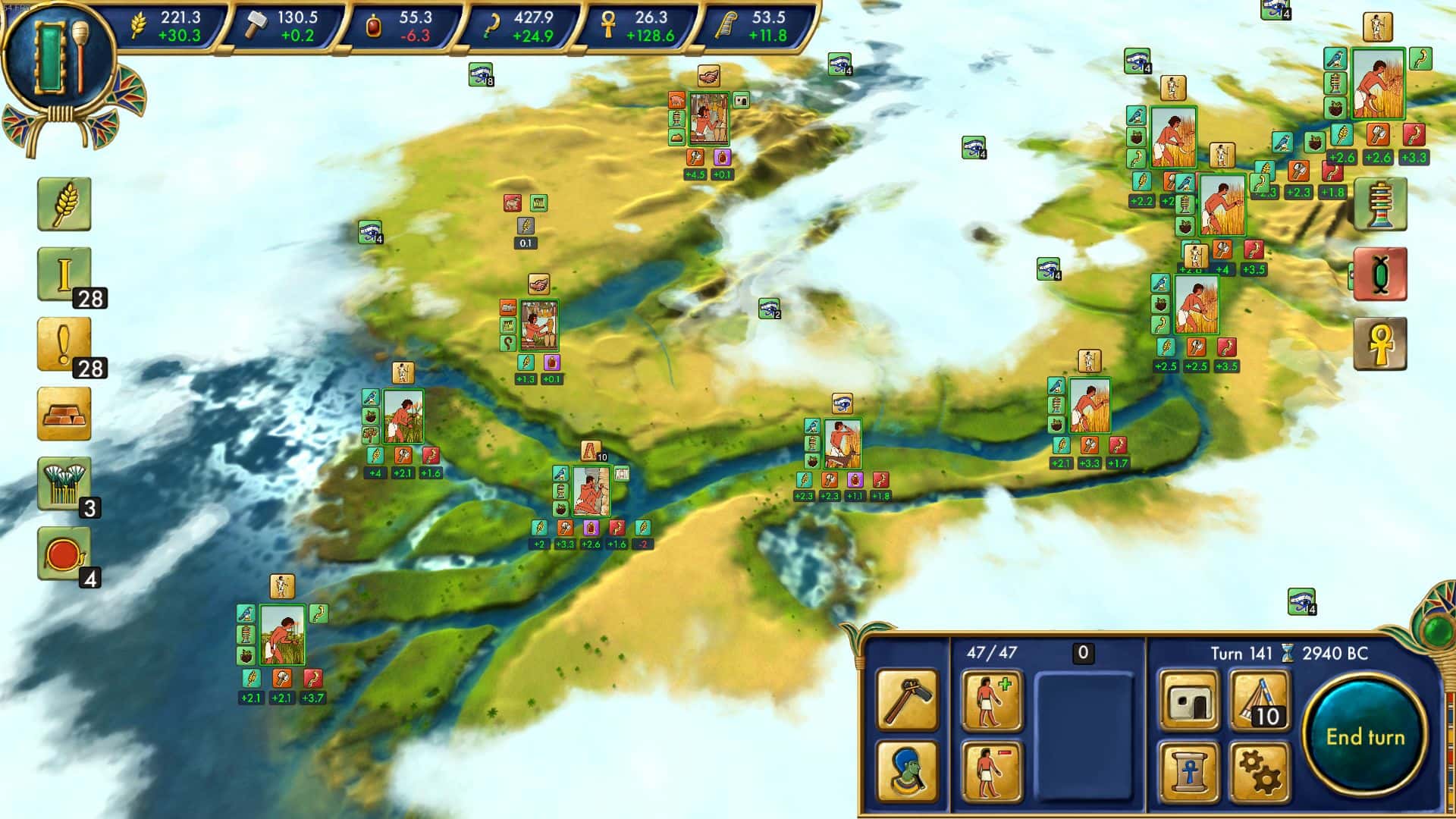Click the gold bars sidebar icon
Viewport: 1456px width, 819px height.
tap(64, 413)
